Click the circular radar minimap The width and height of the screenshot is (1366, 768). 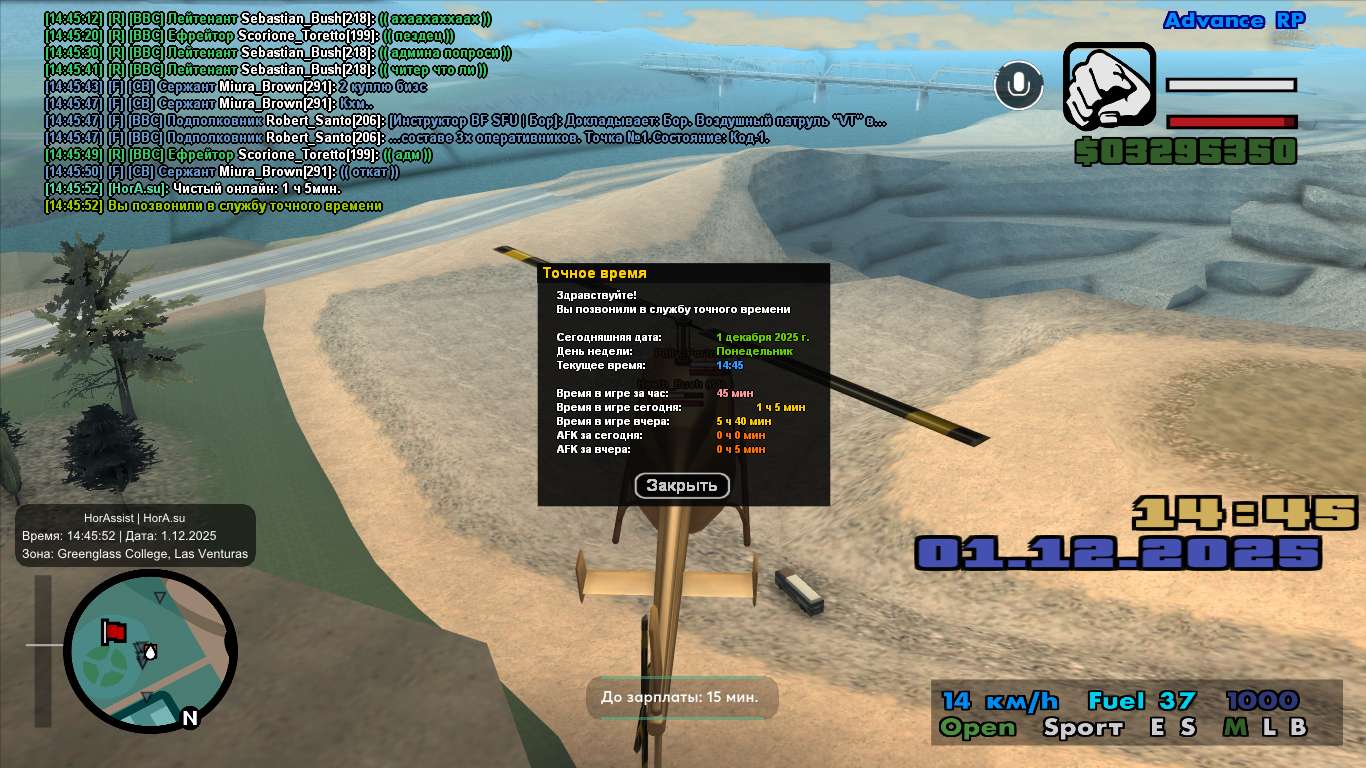150,651
